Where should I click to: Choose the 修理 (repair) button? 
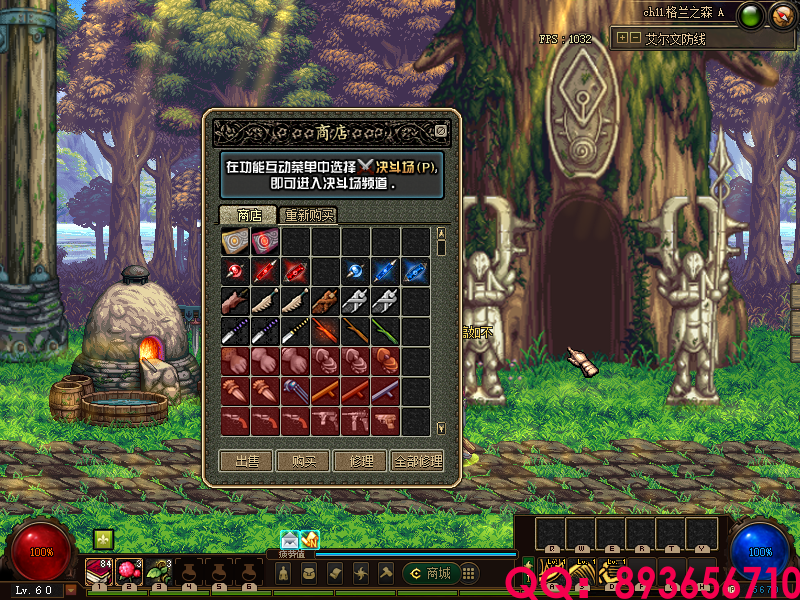click(x=361, y=461)
